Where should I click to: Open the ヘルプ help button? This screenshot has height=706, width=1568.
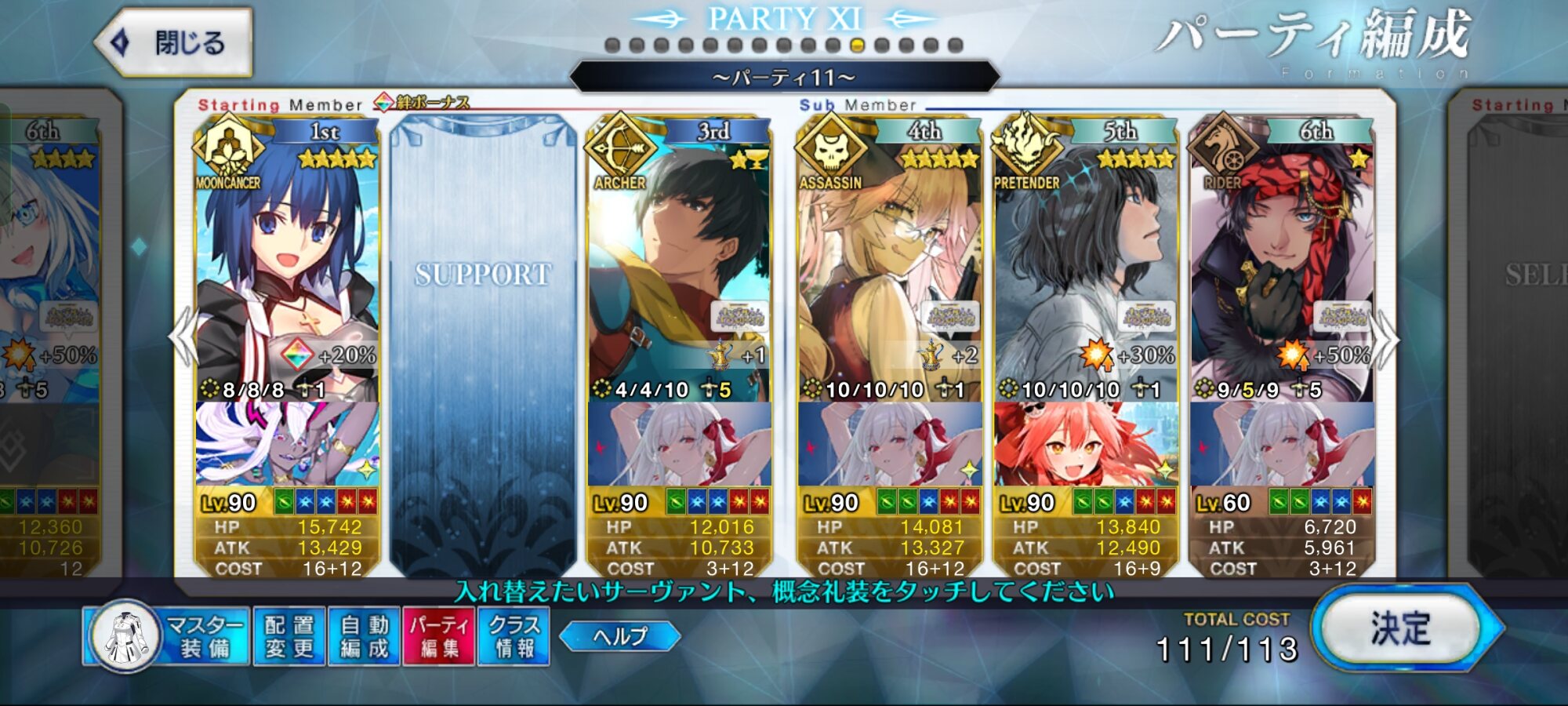pyautogui.click(x=620, y=635)
